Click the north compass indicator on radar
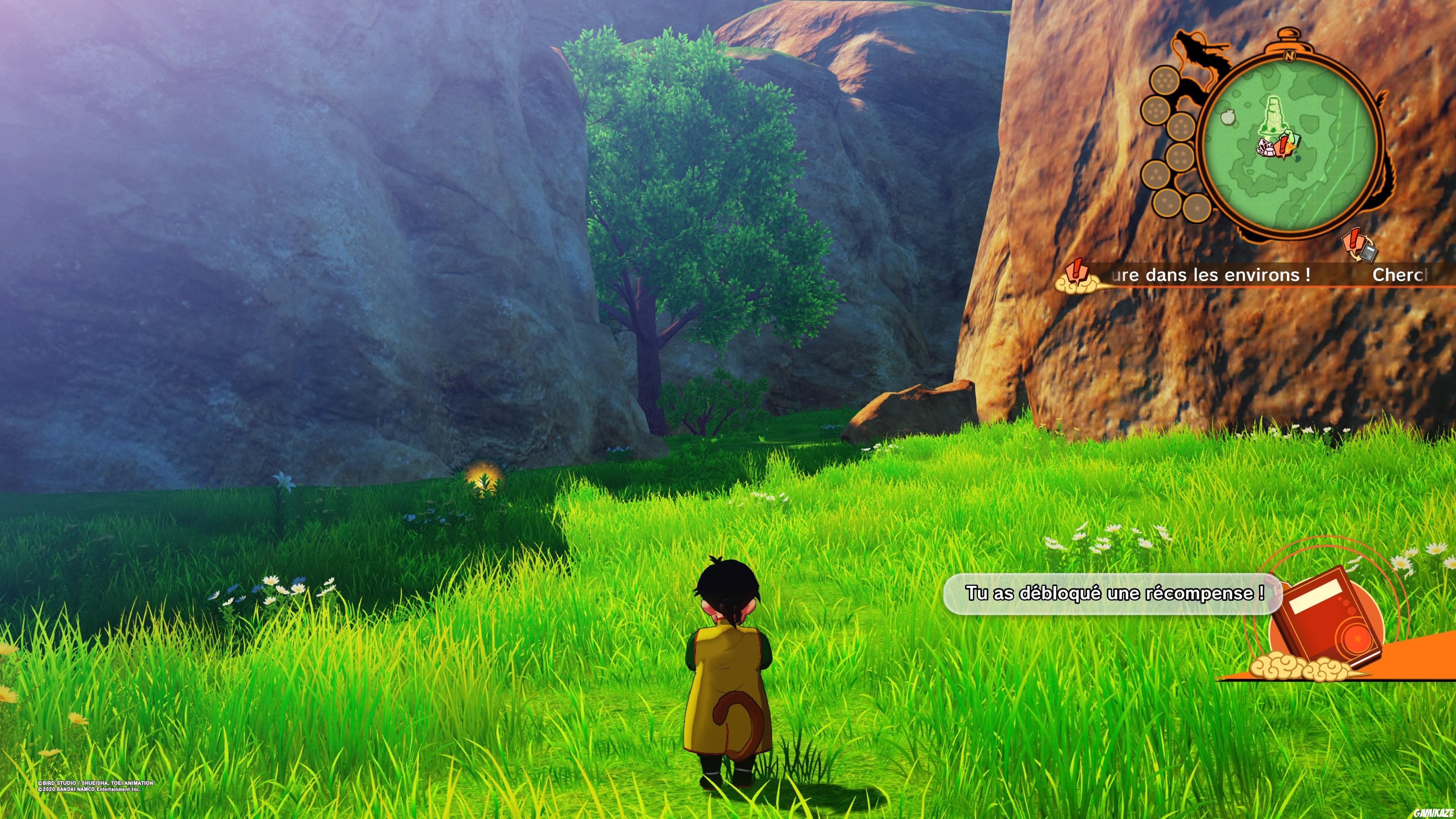The image size is (1456, 819). click(1289, 56)
